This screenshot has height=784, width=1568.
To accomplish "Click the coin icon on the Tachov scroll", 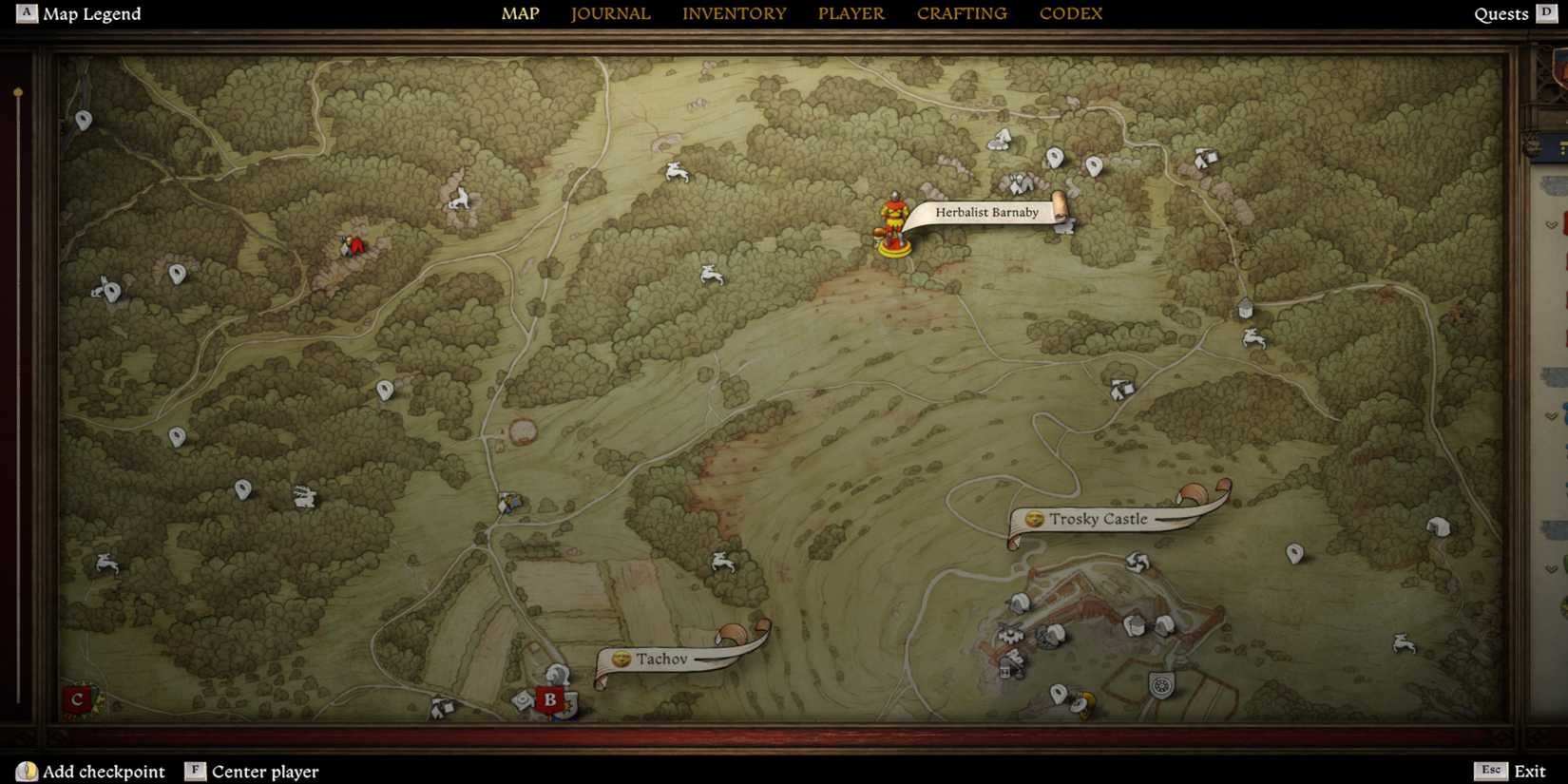I will pyautogui.click(x=620, y=659).
